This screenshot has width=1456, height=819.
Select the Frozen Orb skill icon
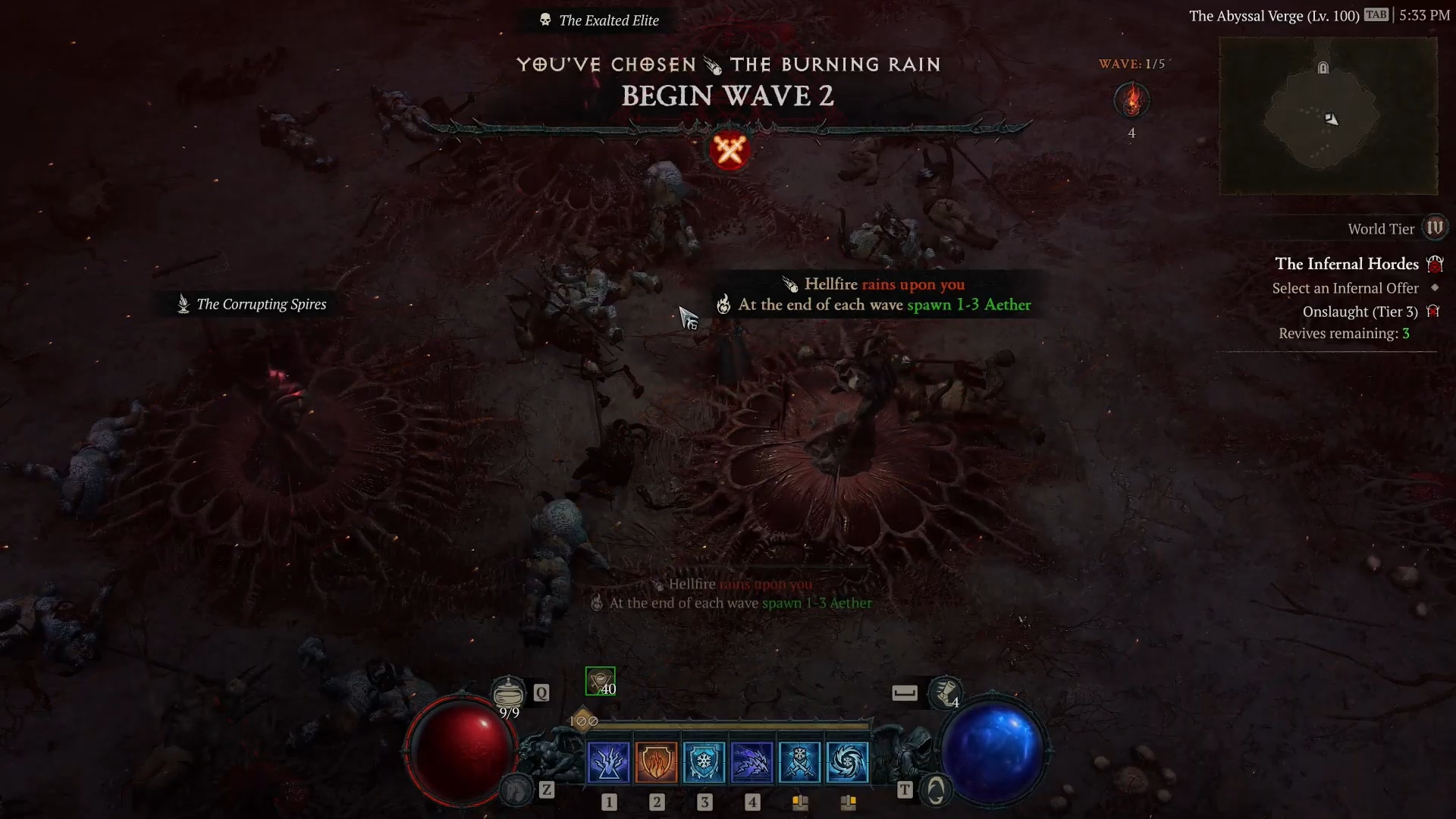(x=849, y=762)
